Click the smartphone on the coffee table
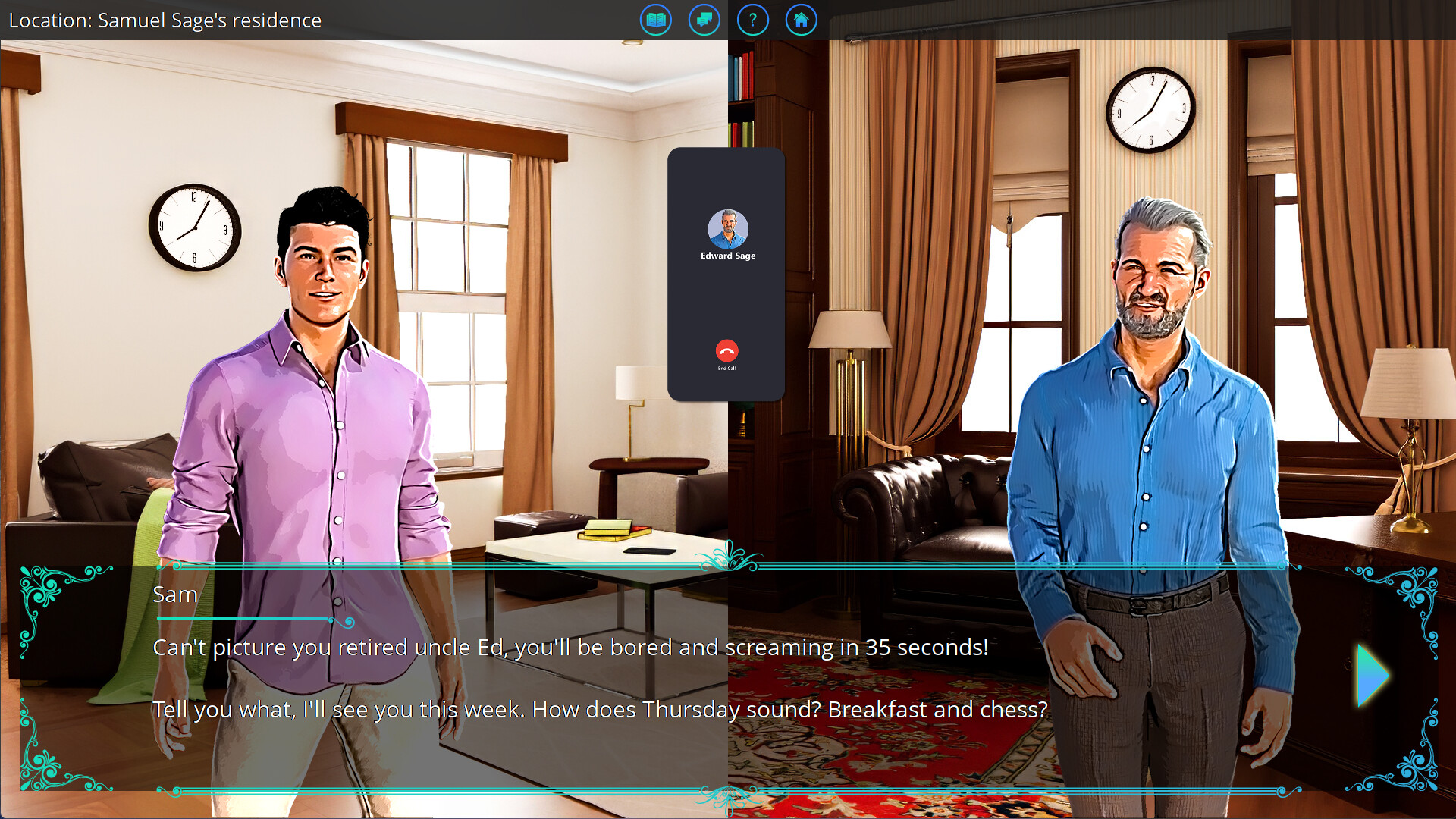1456x819 pixels. pyautogui.click(x=649, y=550)
